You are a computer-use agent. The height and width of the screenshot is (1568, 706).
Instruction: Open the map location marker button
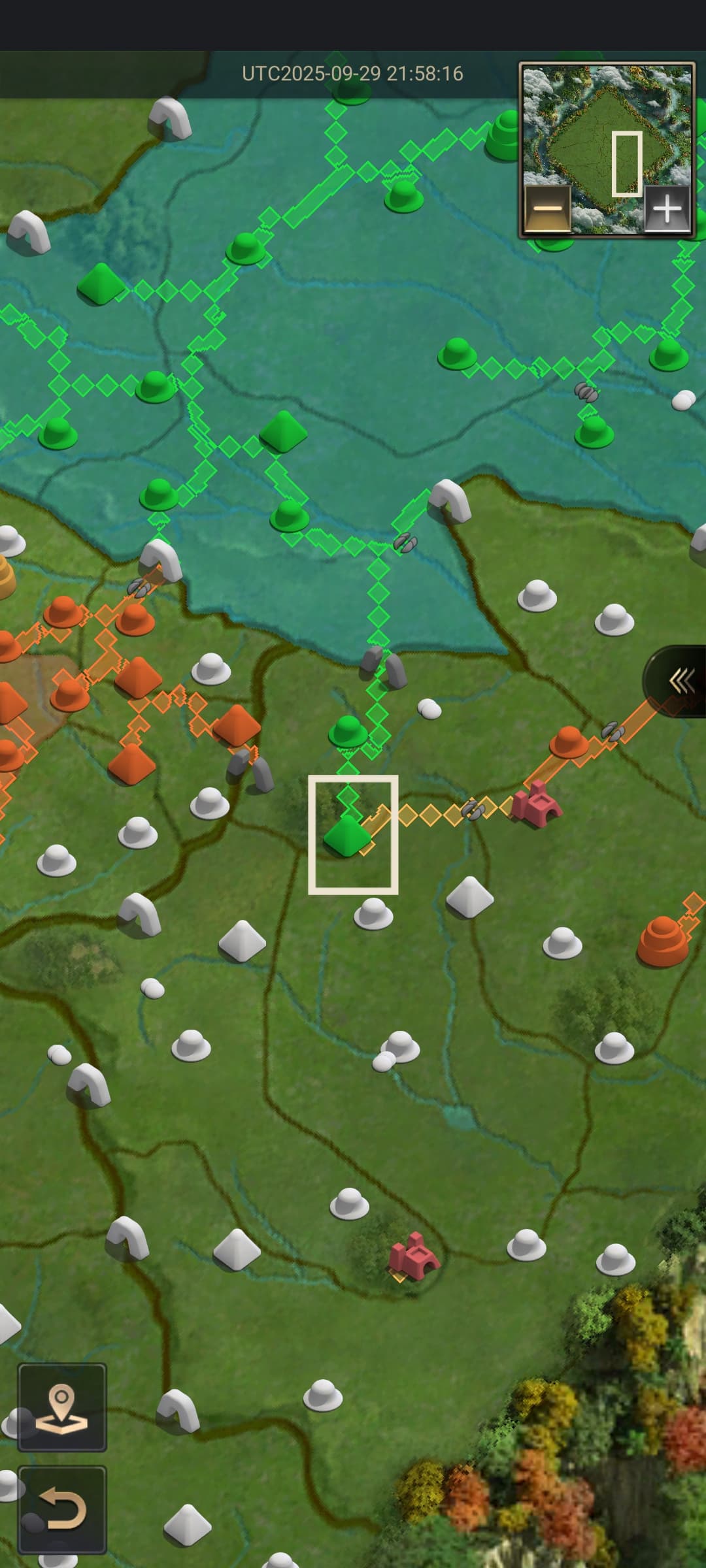62,1407
